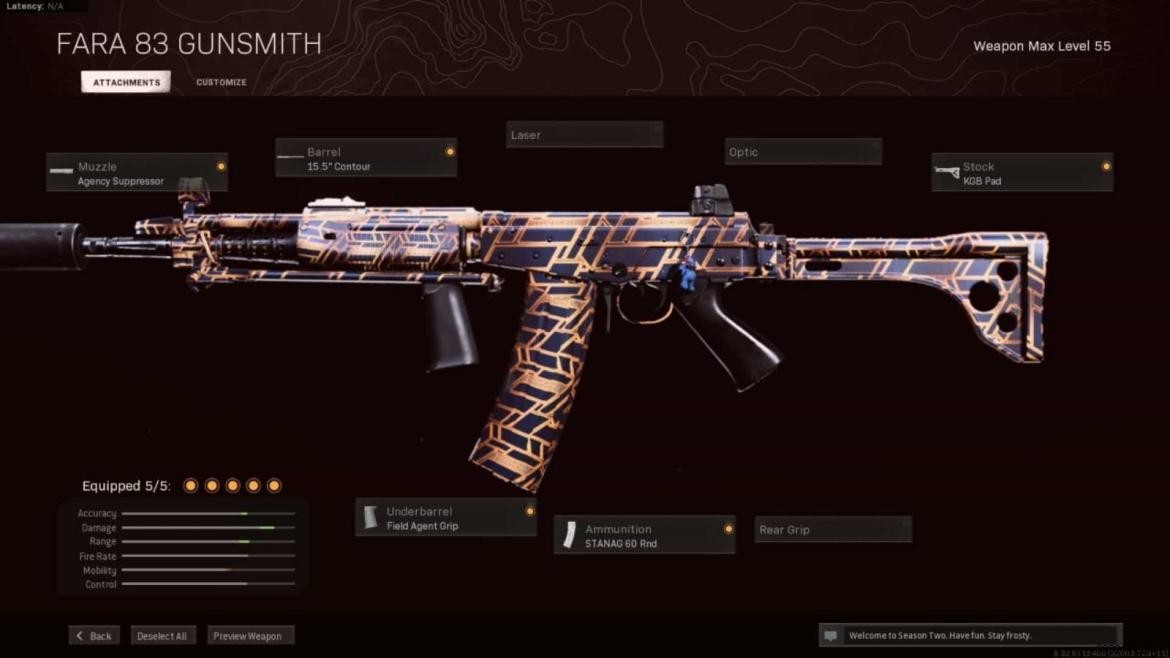Open Preview Weapon
The width and height of the screenshot is (1170, 658).
pyautogui.click(x=250, y=636)
